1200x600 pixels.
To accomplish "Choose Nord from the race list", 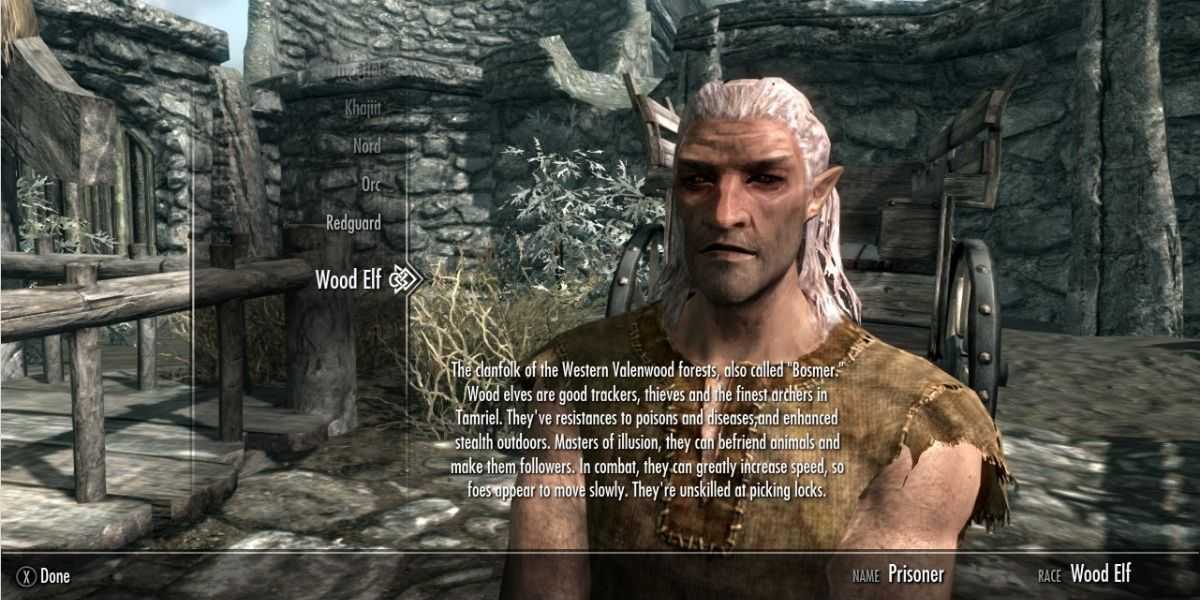I will click(366, 145).
